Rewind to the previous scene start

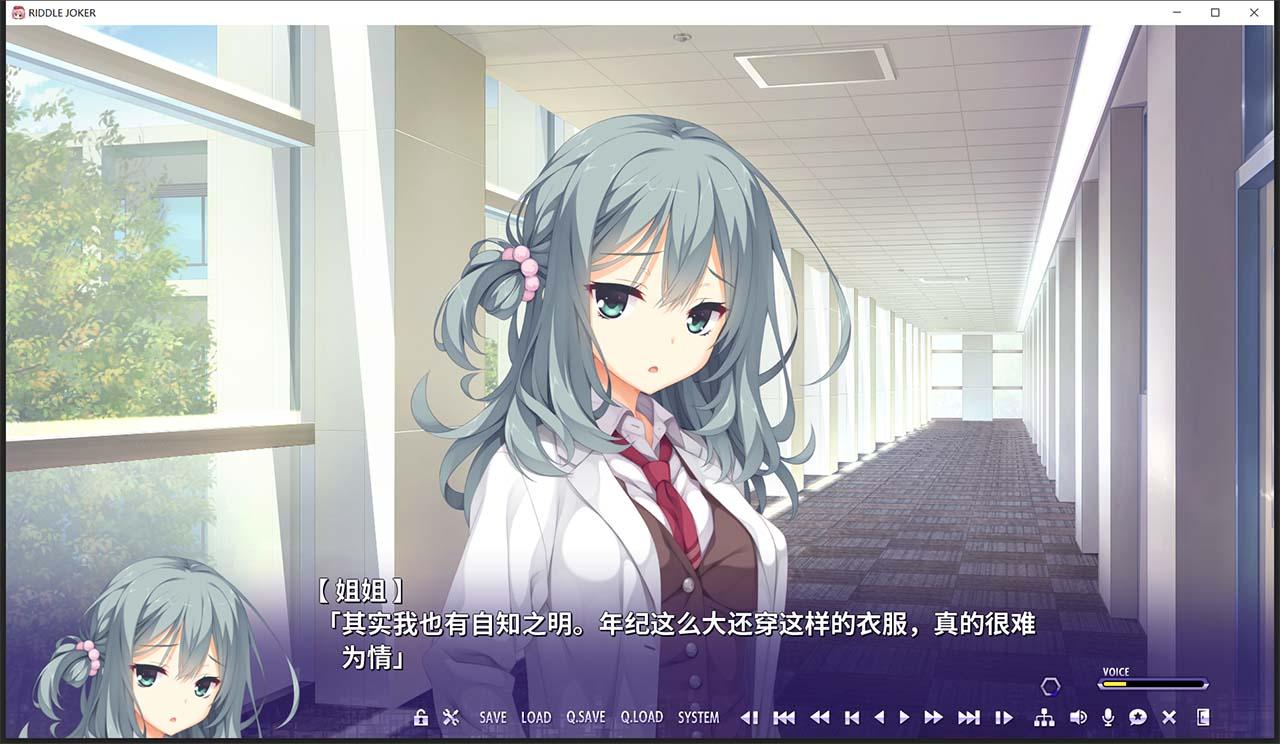(786, 717)
